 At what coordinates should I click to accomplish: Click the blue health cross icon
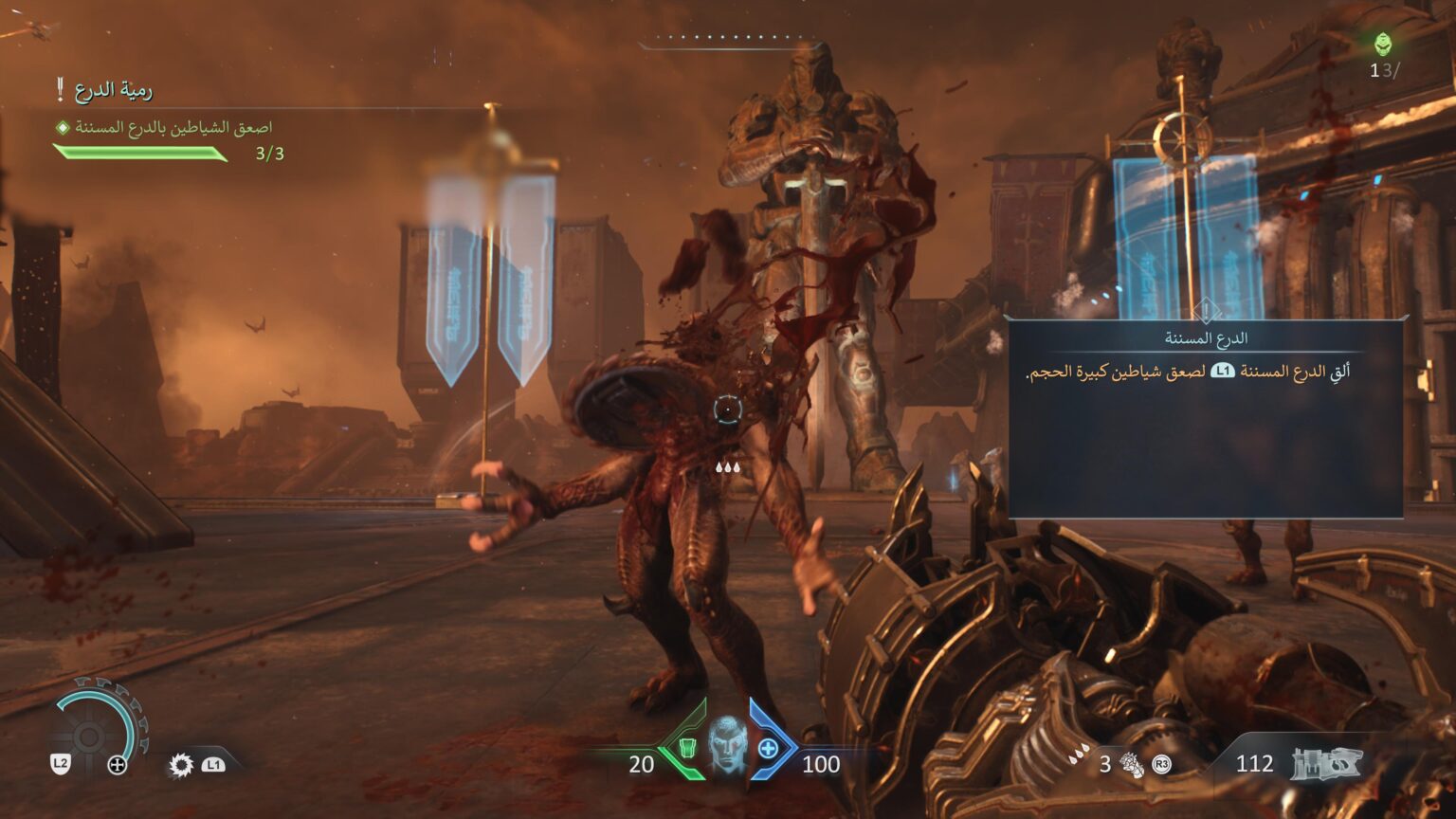pyautogui.click(x=768, y=749)
